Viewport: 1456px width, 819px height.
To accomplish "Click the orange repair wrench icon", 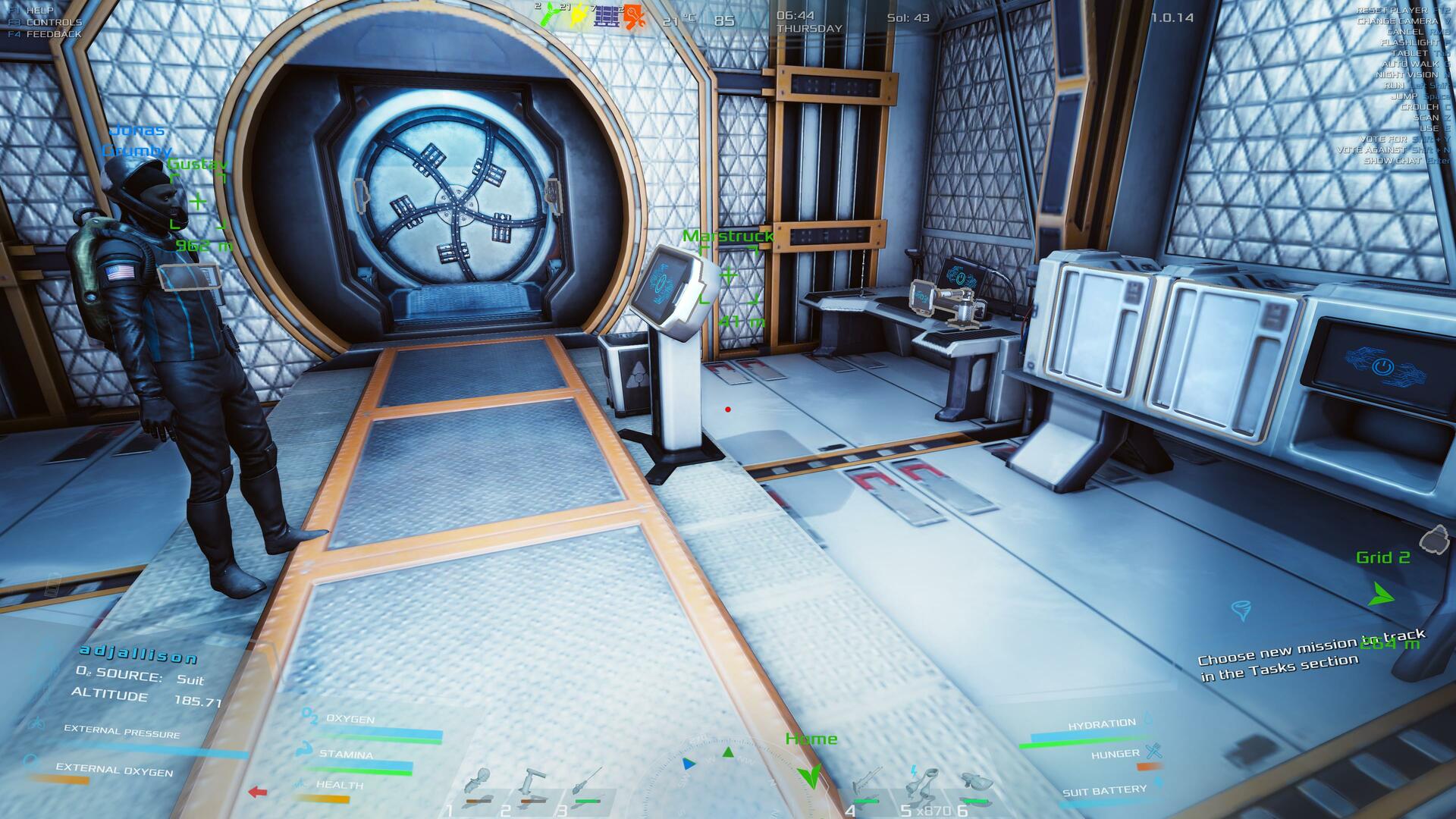I will pos(633,16).
